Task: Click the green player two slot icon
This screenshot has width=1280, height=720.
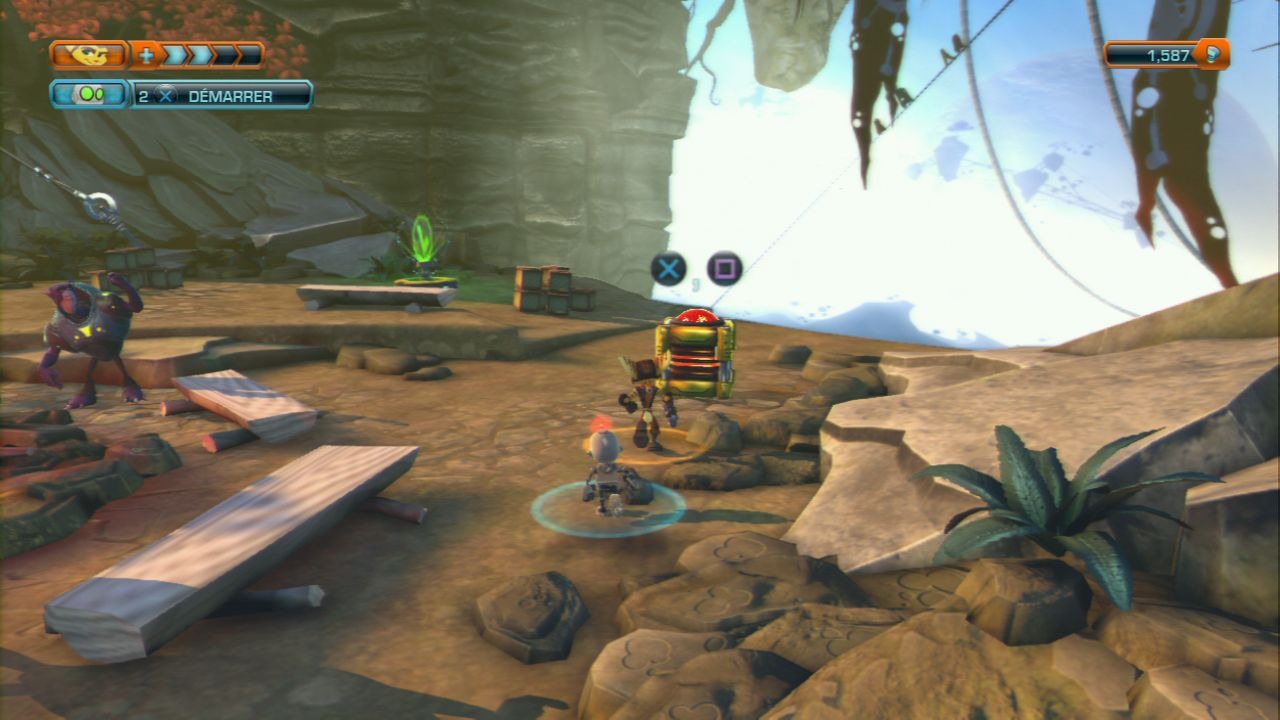Action: 89,95
